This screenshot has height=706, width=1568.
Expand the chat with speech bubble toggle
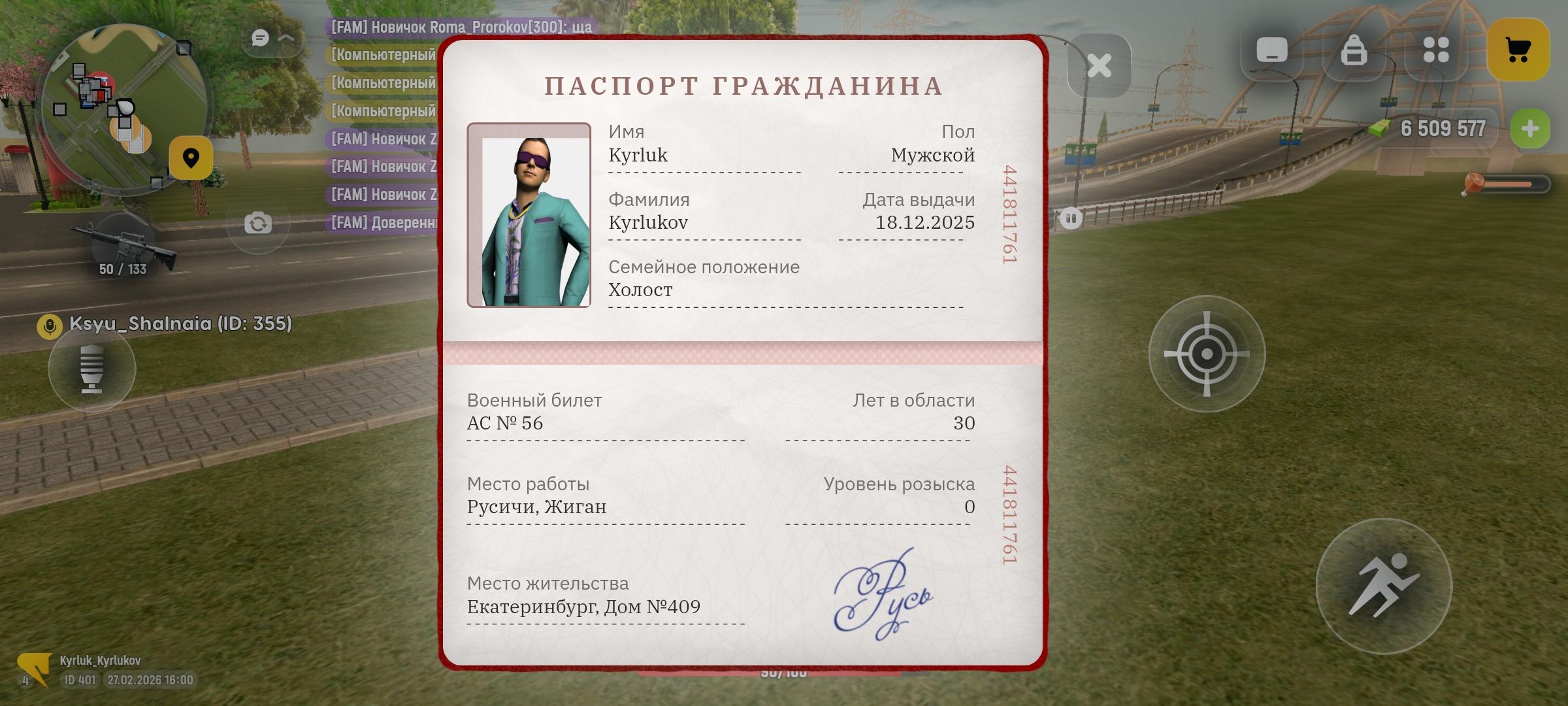pyautogui.click(x=272, y=39)
